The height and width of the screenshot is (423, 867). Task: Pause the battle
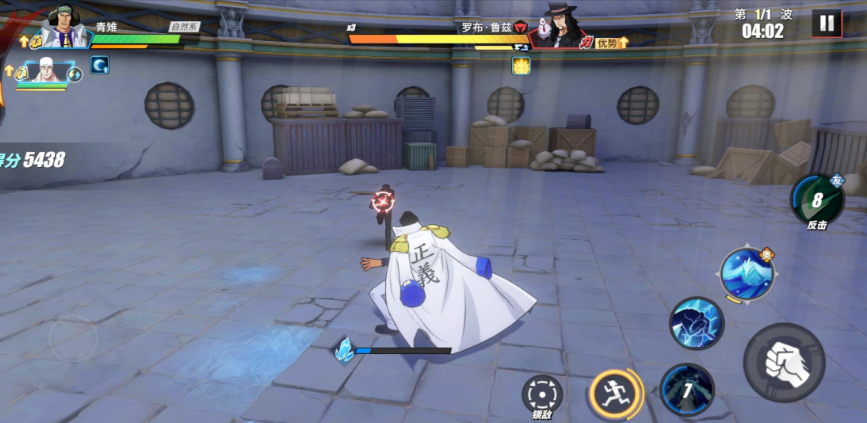(826, 23)
